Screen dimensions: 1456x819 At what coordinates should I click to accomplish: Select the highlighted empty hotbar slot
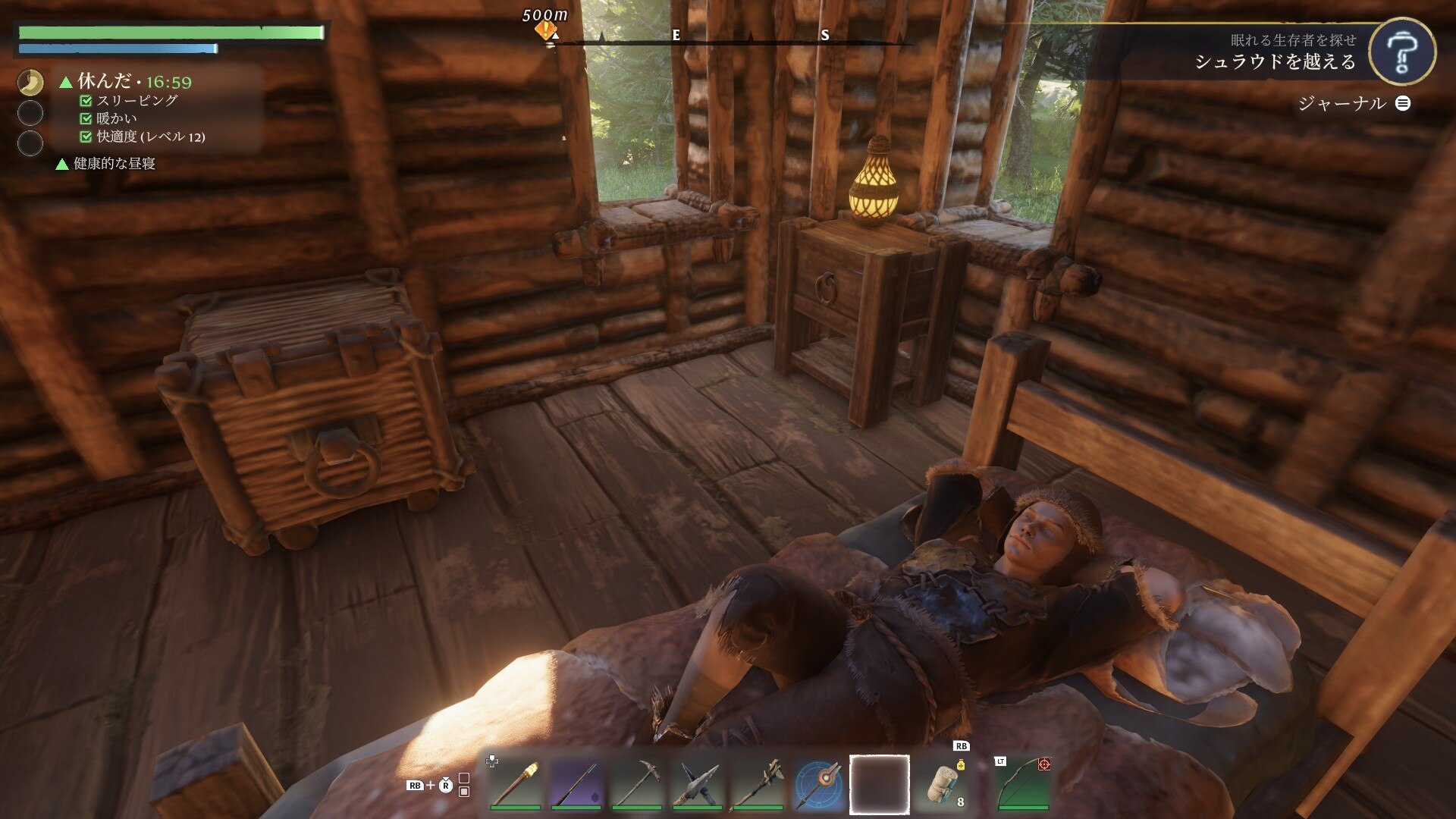pyautogui.click(x=879, y=784)
